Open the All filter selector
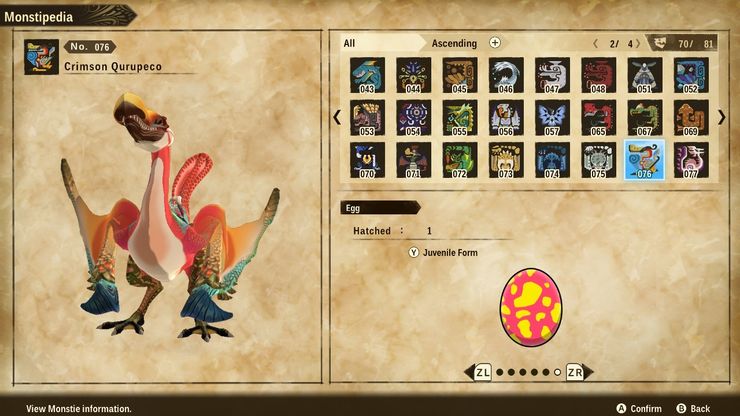 point(350,43)
